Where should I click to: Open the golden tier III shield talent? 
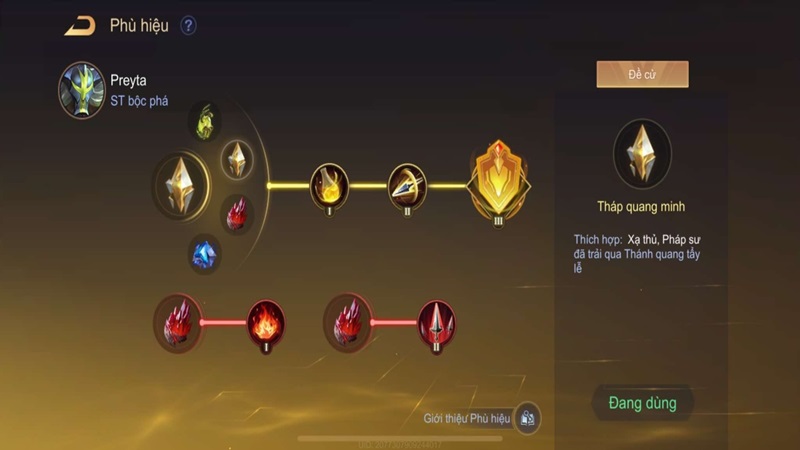coord(498,182)
